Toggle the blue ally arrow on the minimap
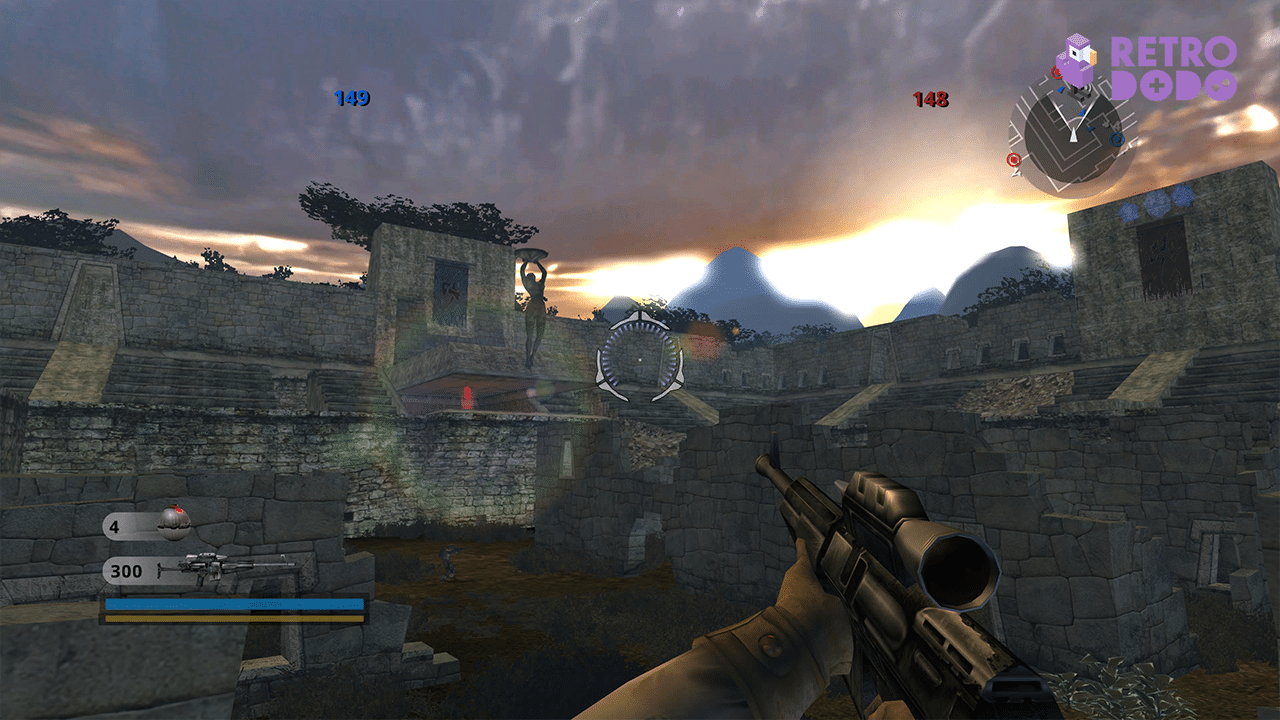The width and height of the screenshot is (1280, 720). pyautogui.click(x=1082, y=112)
